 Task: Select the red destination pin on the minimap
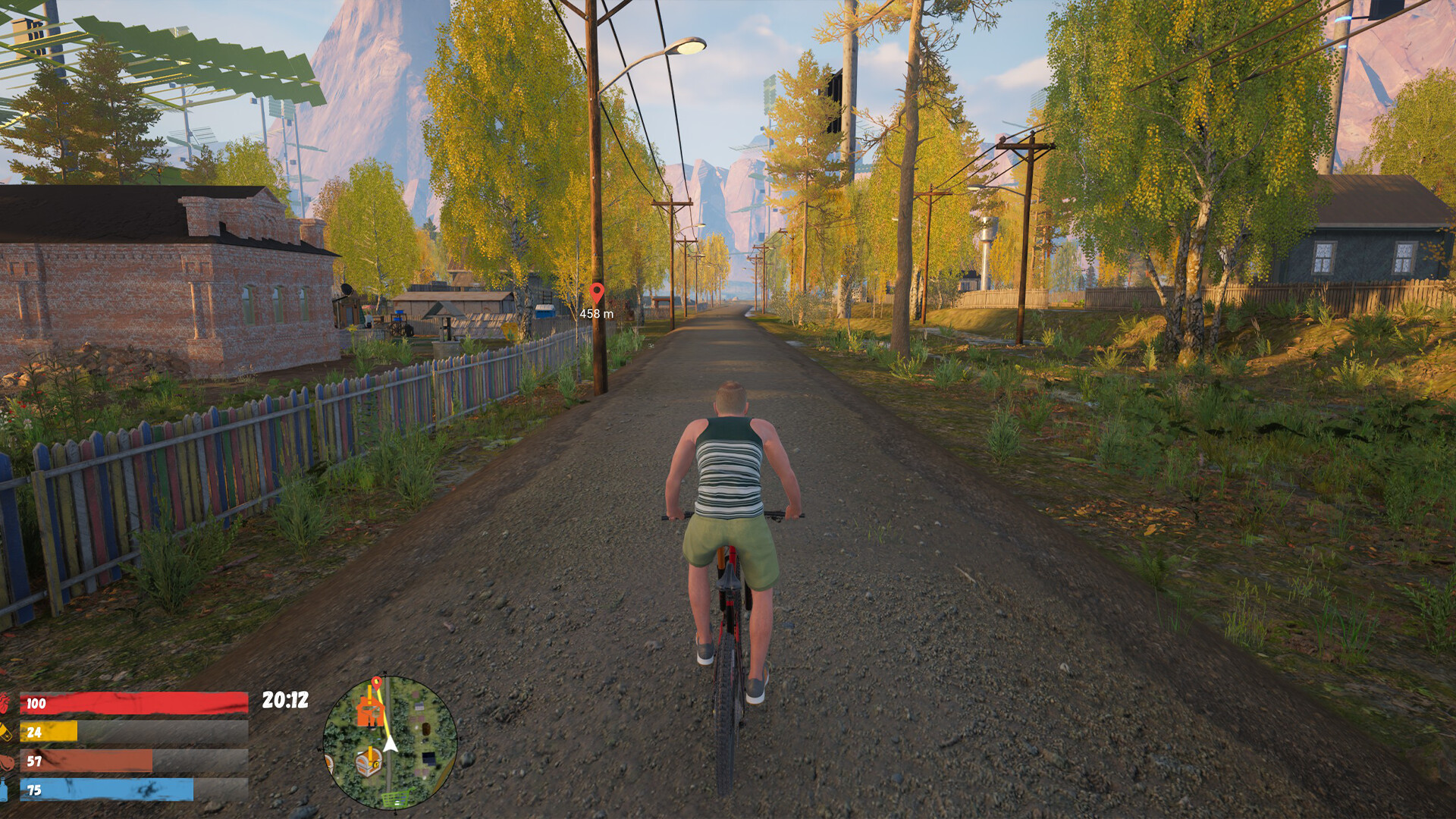(375, 683)
